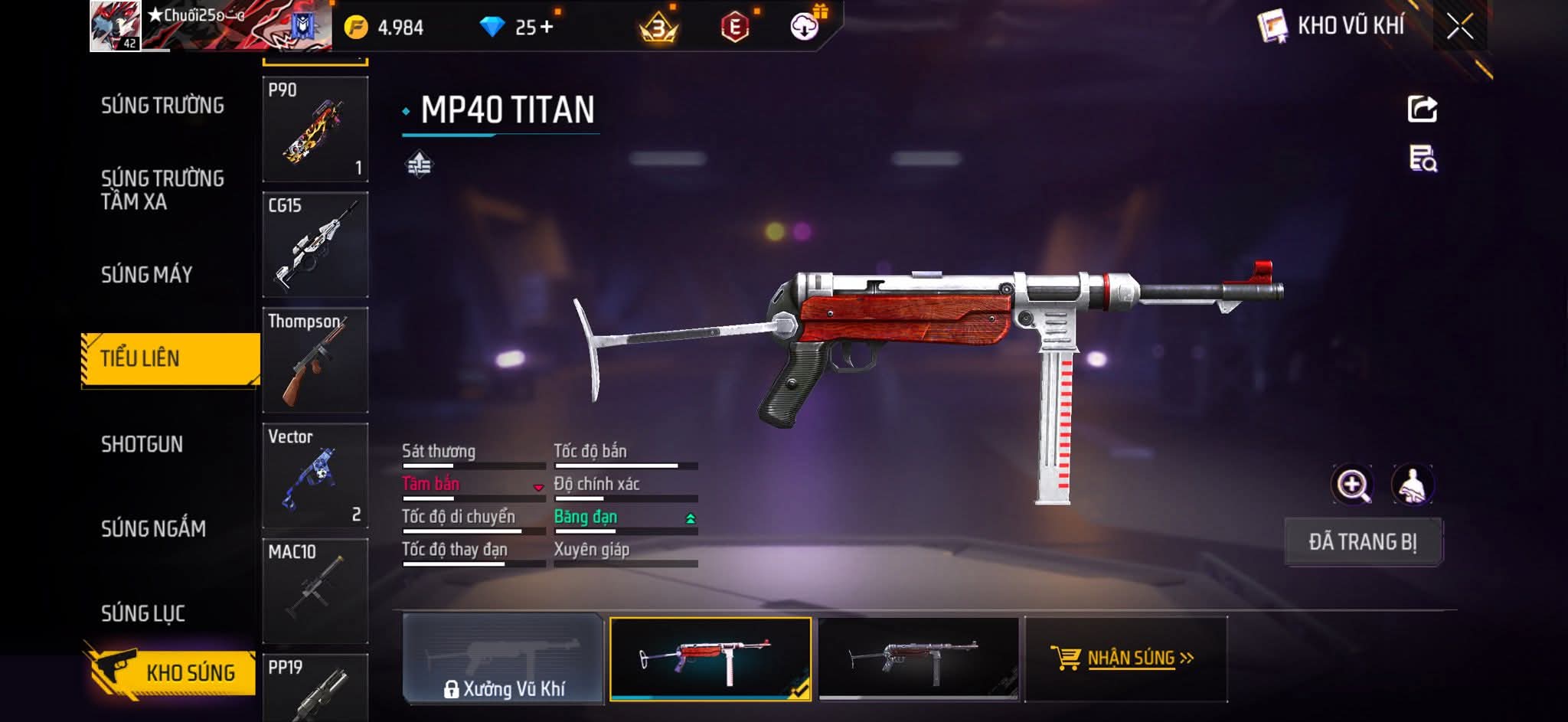Open the Nhận Súng shop link
This screenshot has height=722, width=1568.
point(1124,658)
